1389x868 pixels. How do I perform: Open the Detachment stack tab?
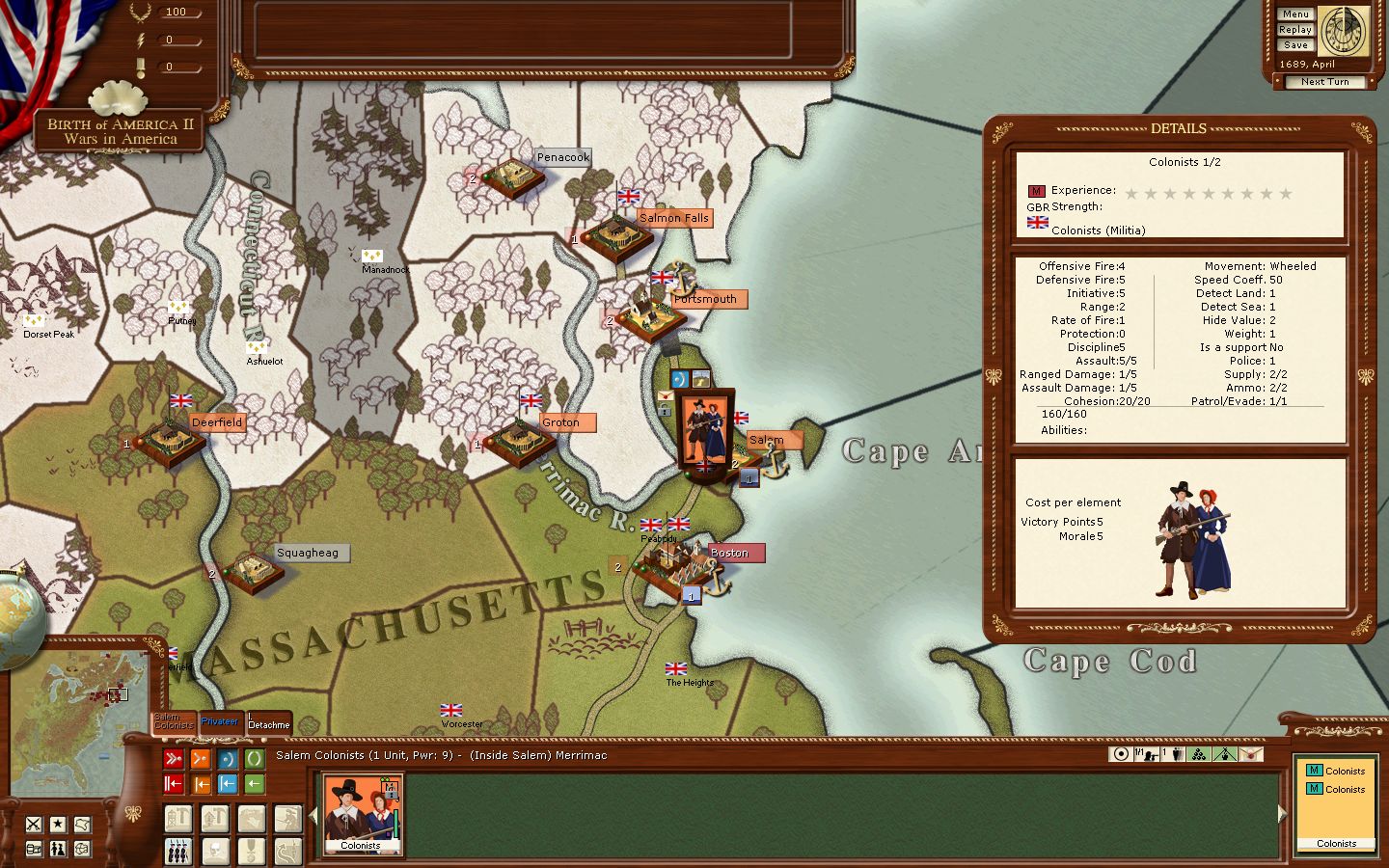click(268, 724)
